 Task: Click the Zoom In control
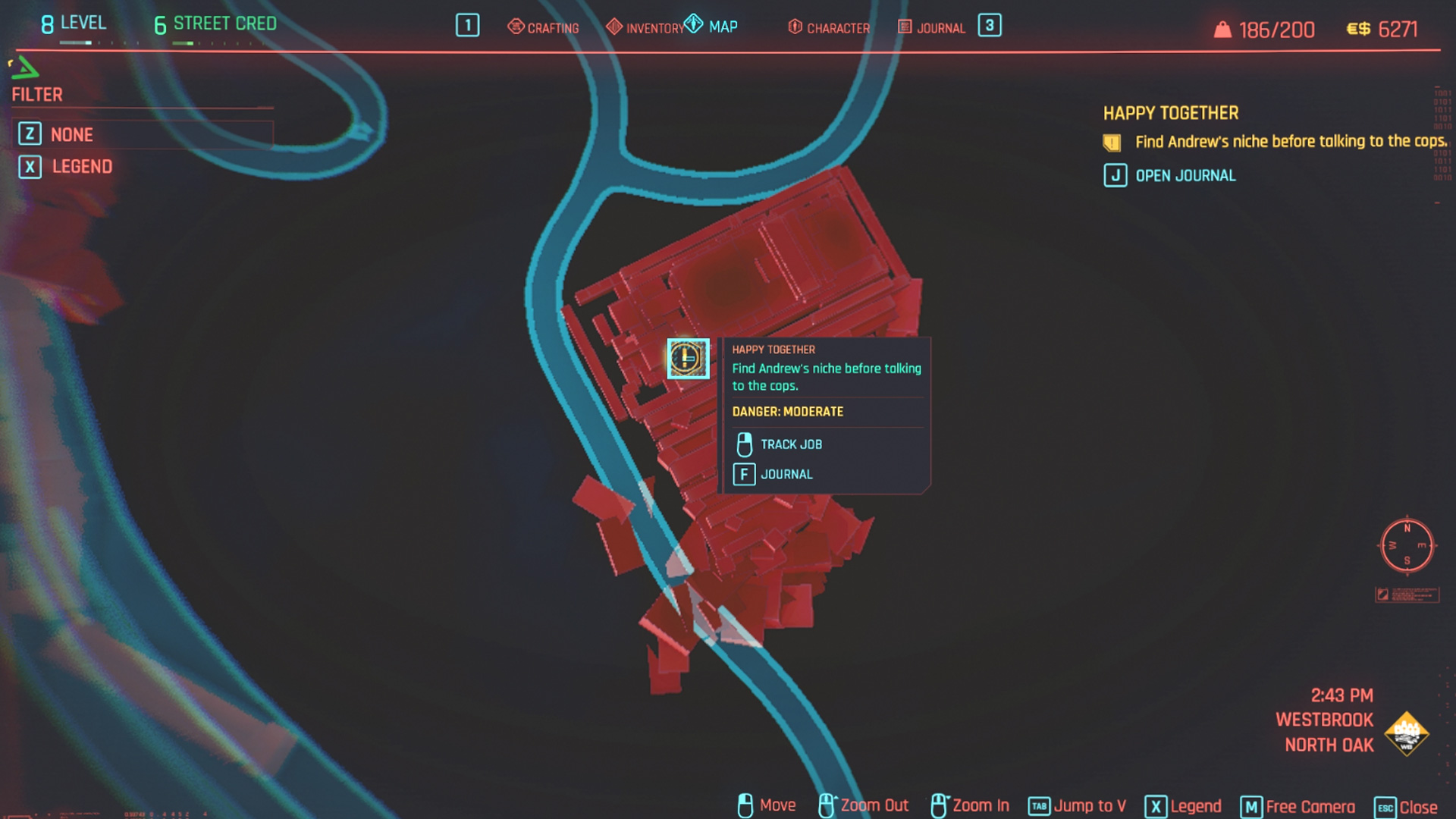971,805
